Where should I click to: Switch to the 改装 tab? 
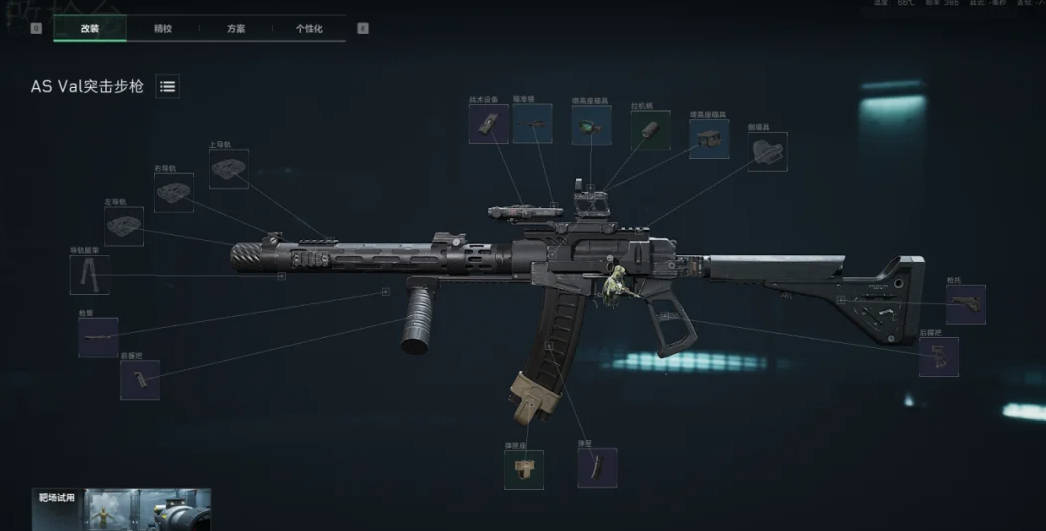[x=90, y=29]
